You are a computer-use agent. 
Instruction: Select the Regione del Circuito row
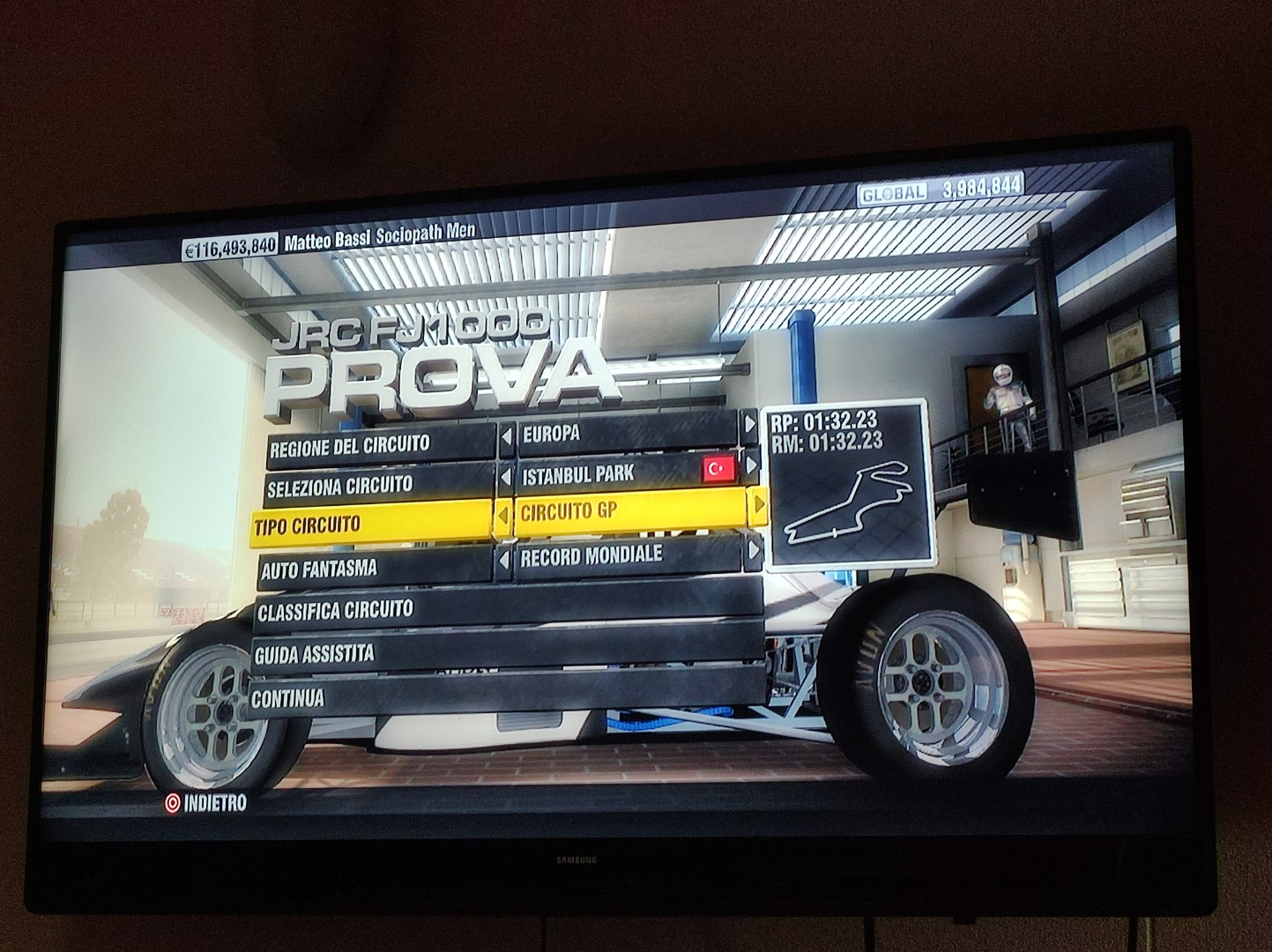[x=379, y=447]
